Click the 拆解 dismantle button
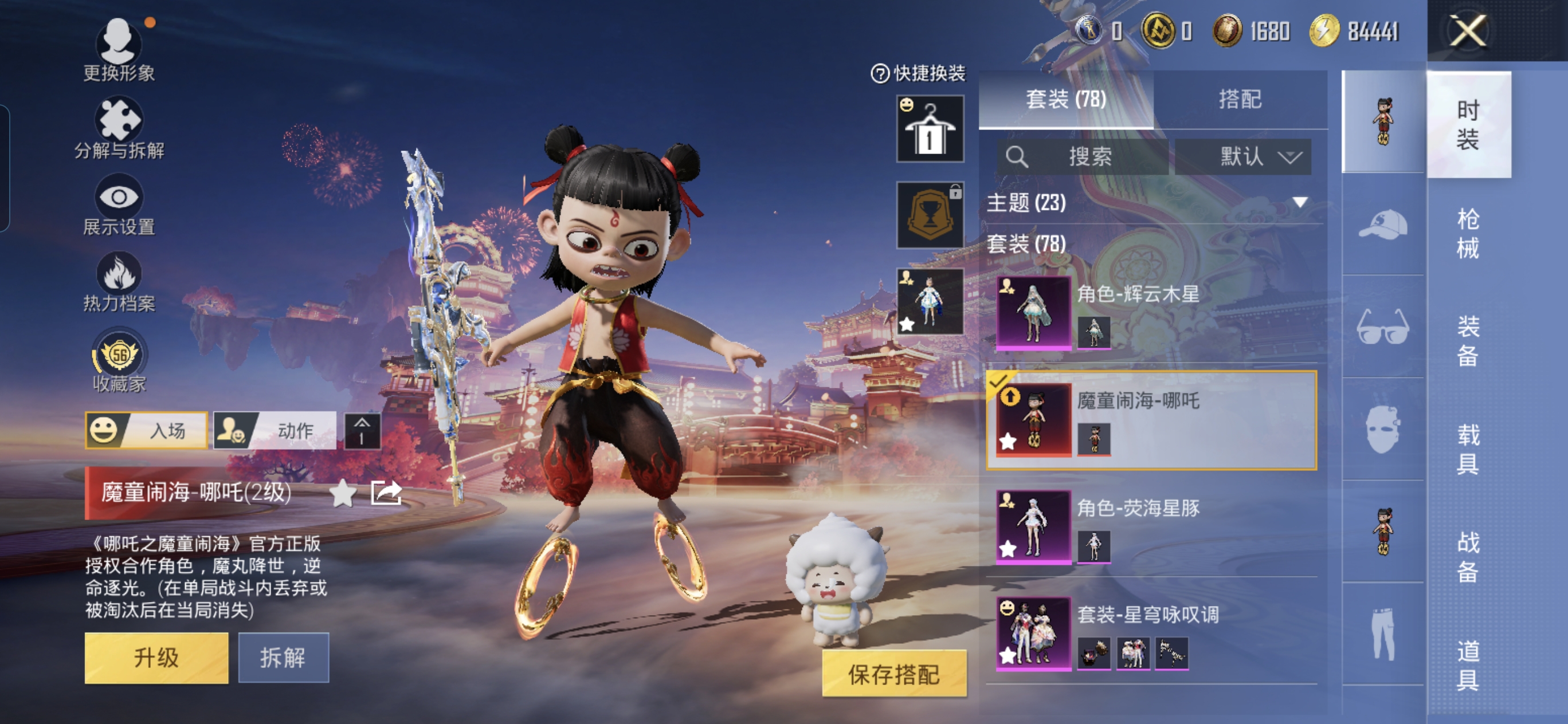Image resolution: width=1568 pixels, height=724 pixels. [283, 657]
